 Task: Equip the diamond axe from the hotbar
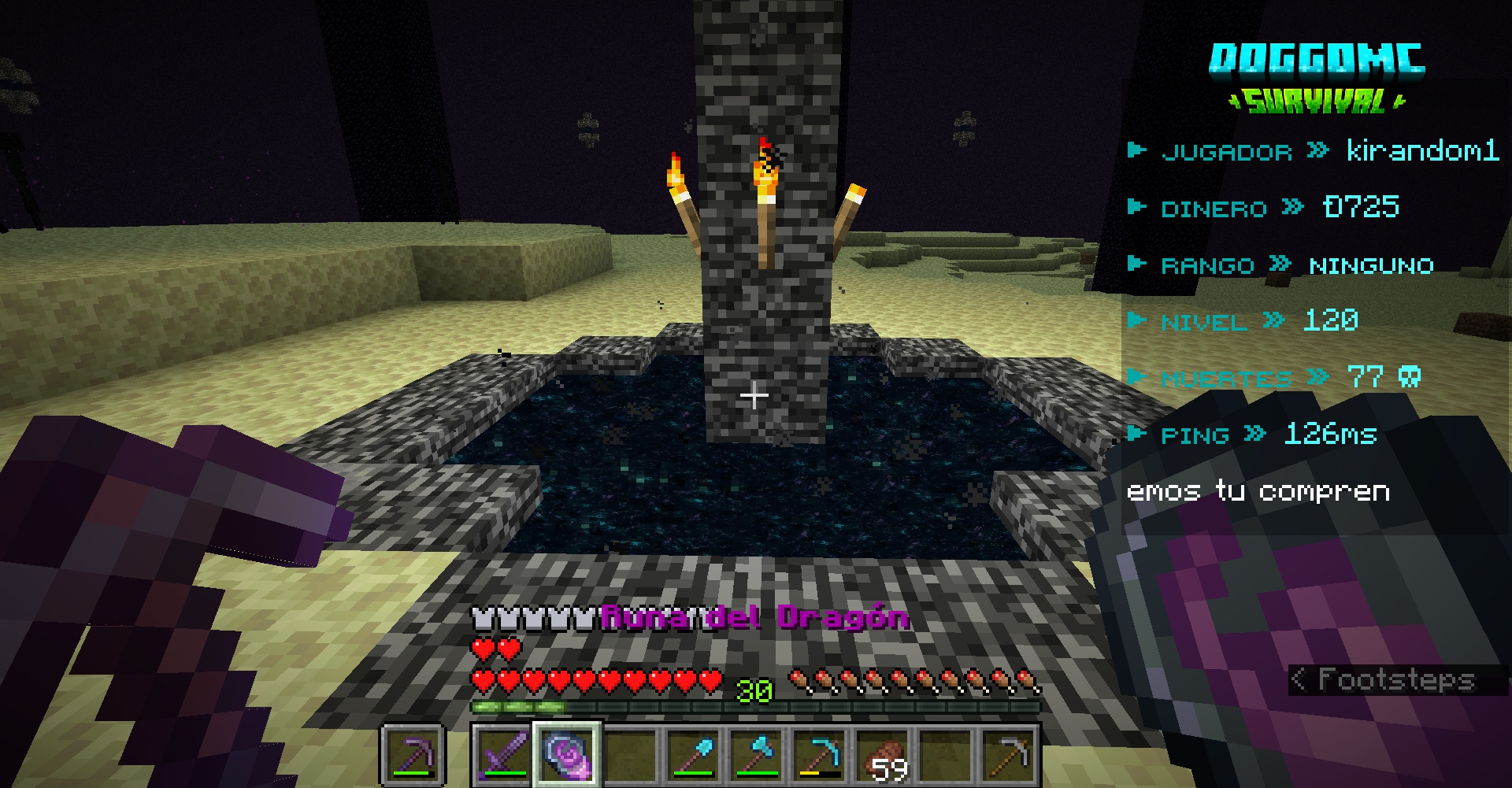pyautogui.click(x=756, y=755)
